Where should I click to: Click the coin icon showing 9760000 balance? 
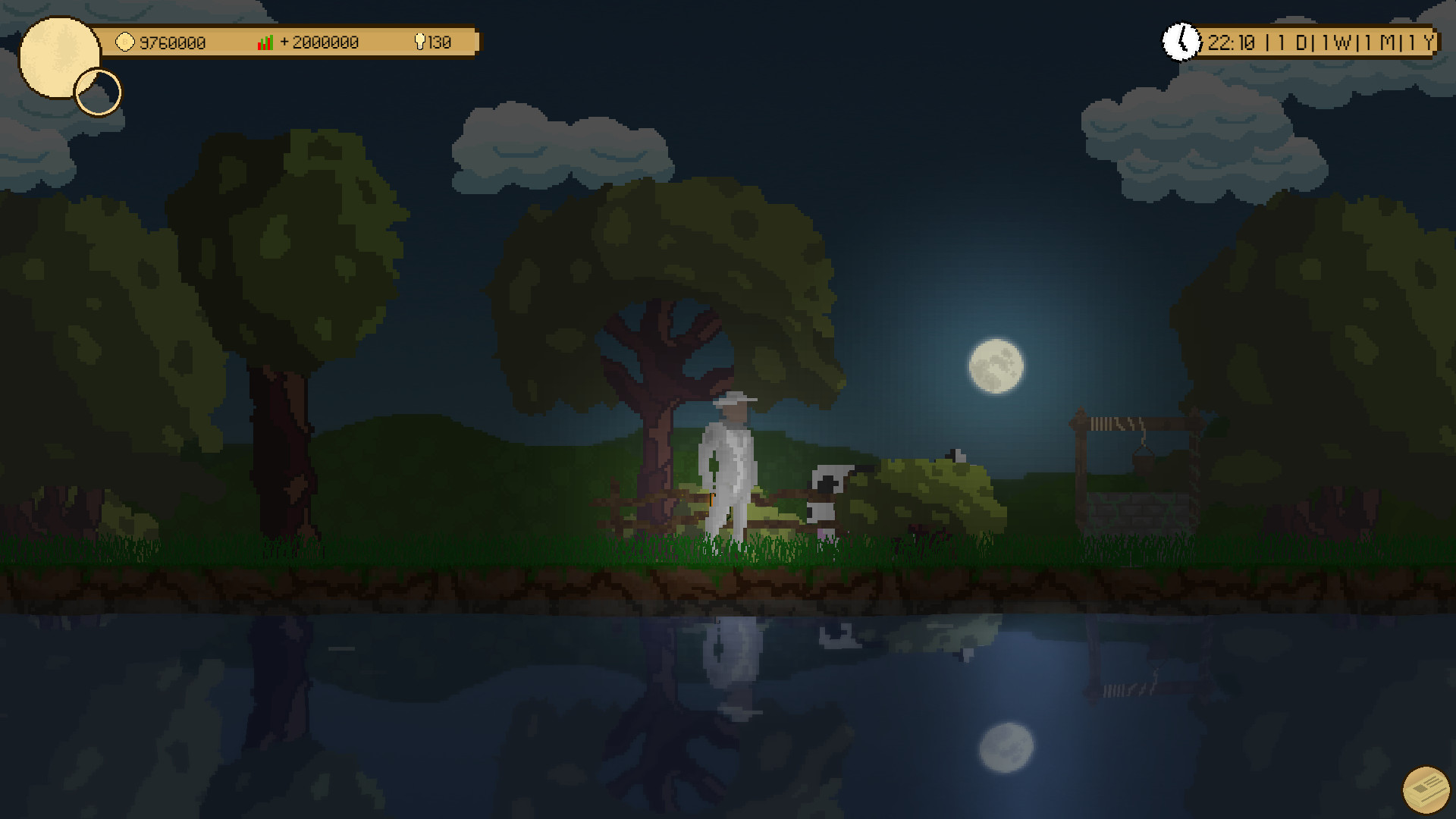[x=125, y=42]
